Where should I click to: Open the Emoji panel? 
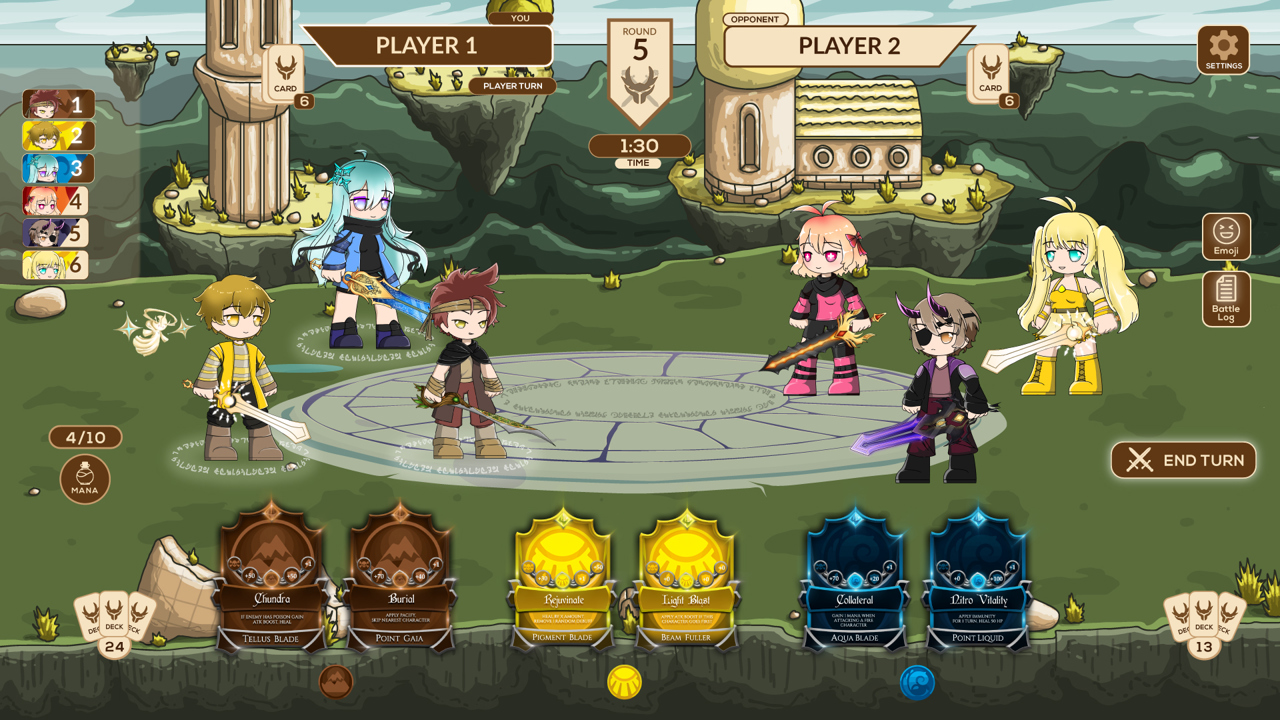pyautogui.click(x=1226, y=236)
